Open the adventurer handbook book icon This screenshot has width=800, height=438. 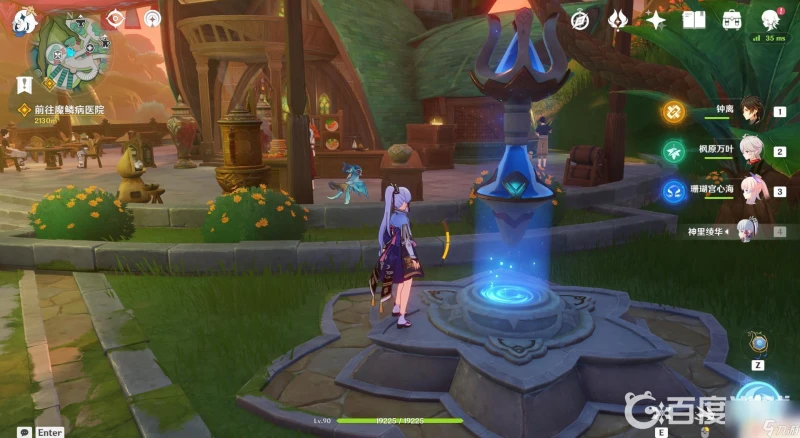tap(694, 19)
